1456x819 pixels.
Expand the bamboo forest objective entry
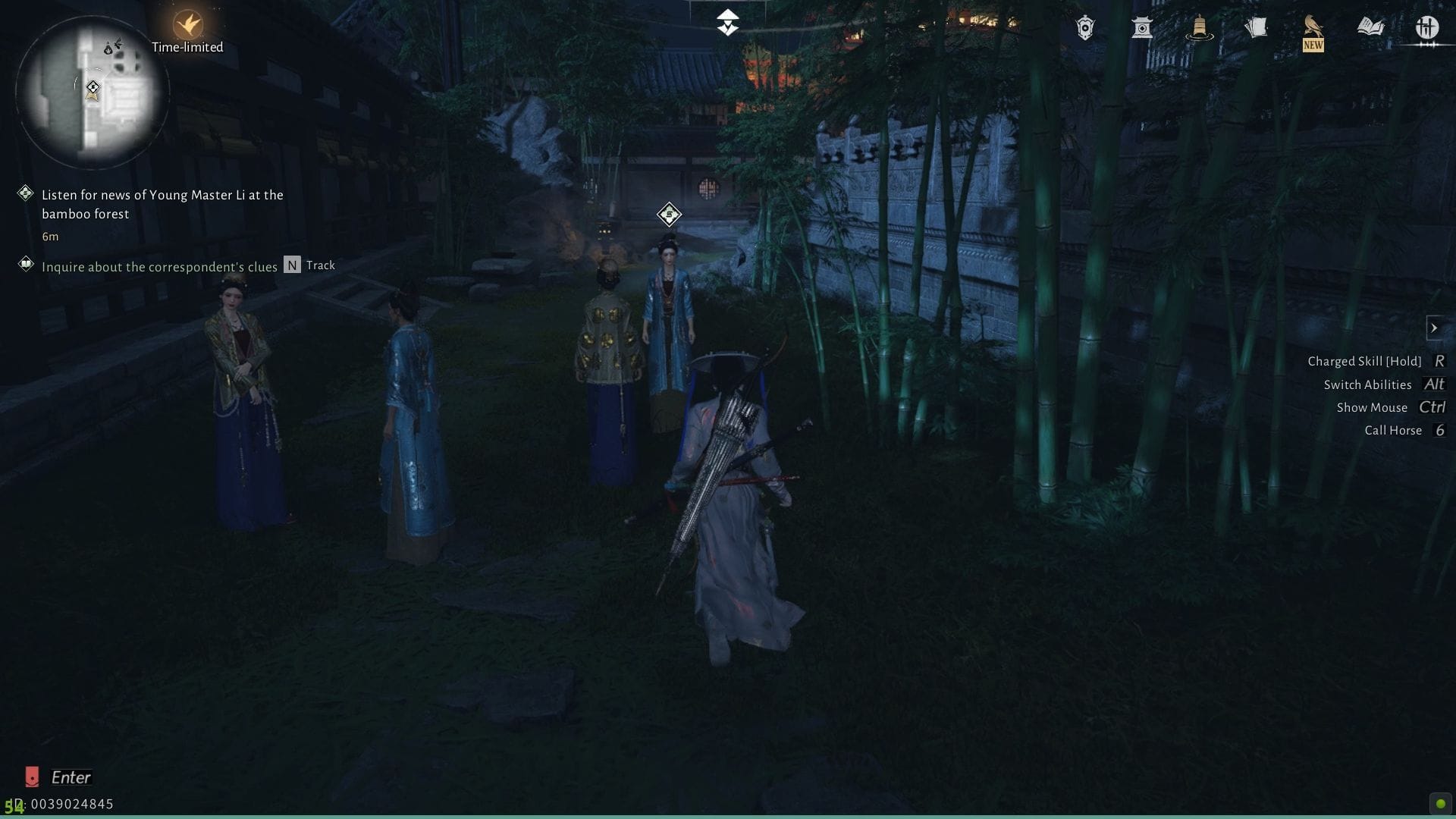(162, 204)
